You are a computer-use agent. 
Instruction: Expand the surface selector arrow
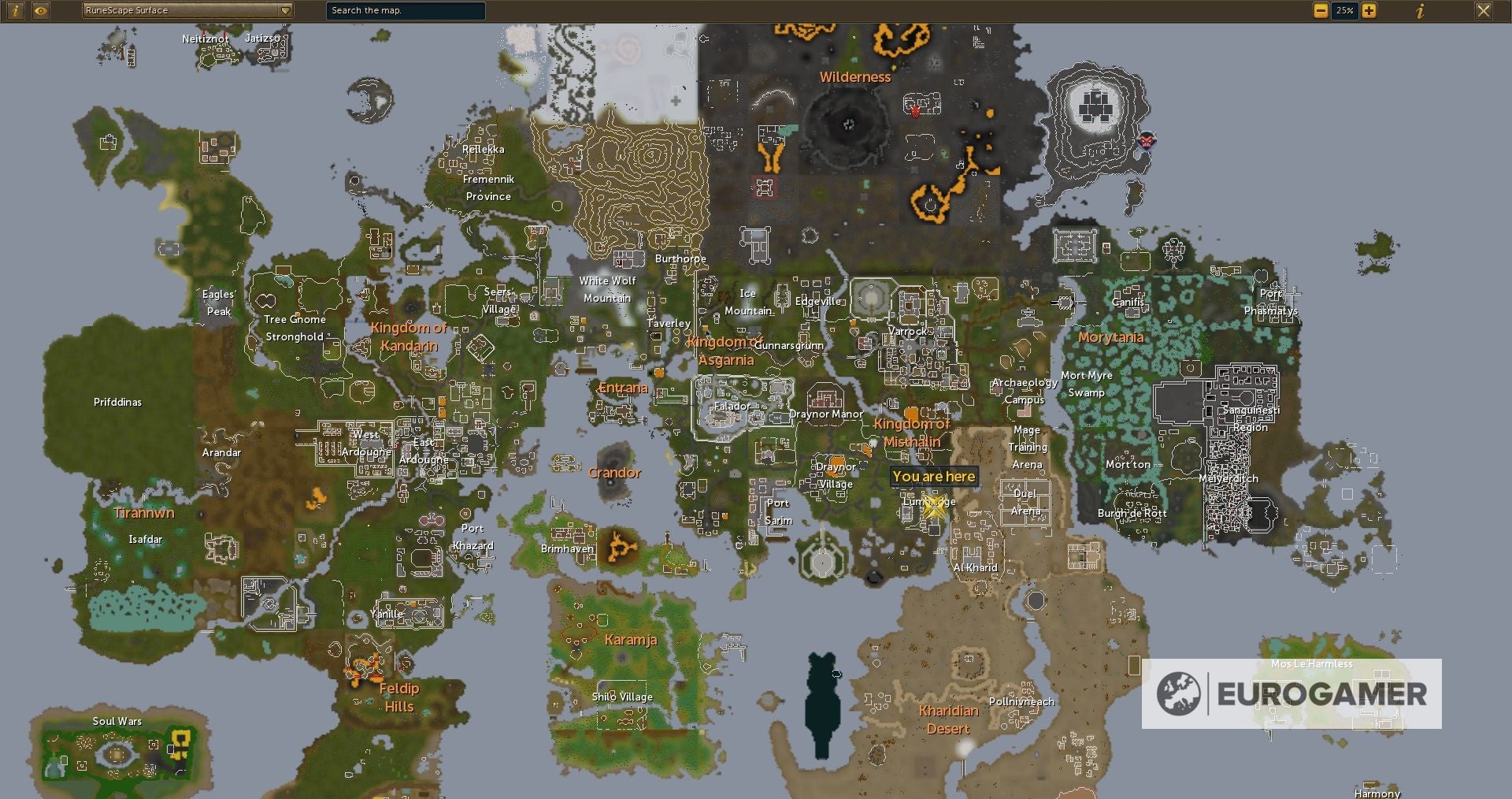click(285, 11)
